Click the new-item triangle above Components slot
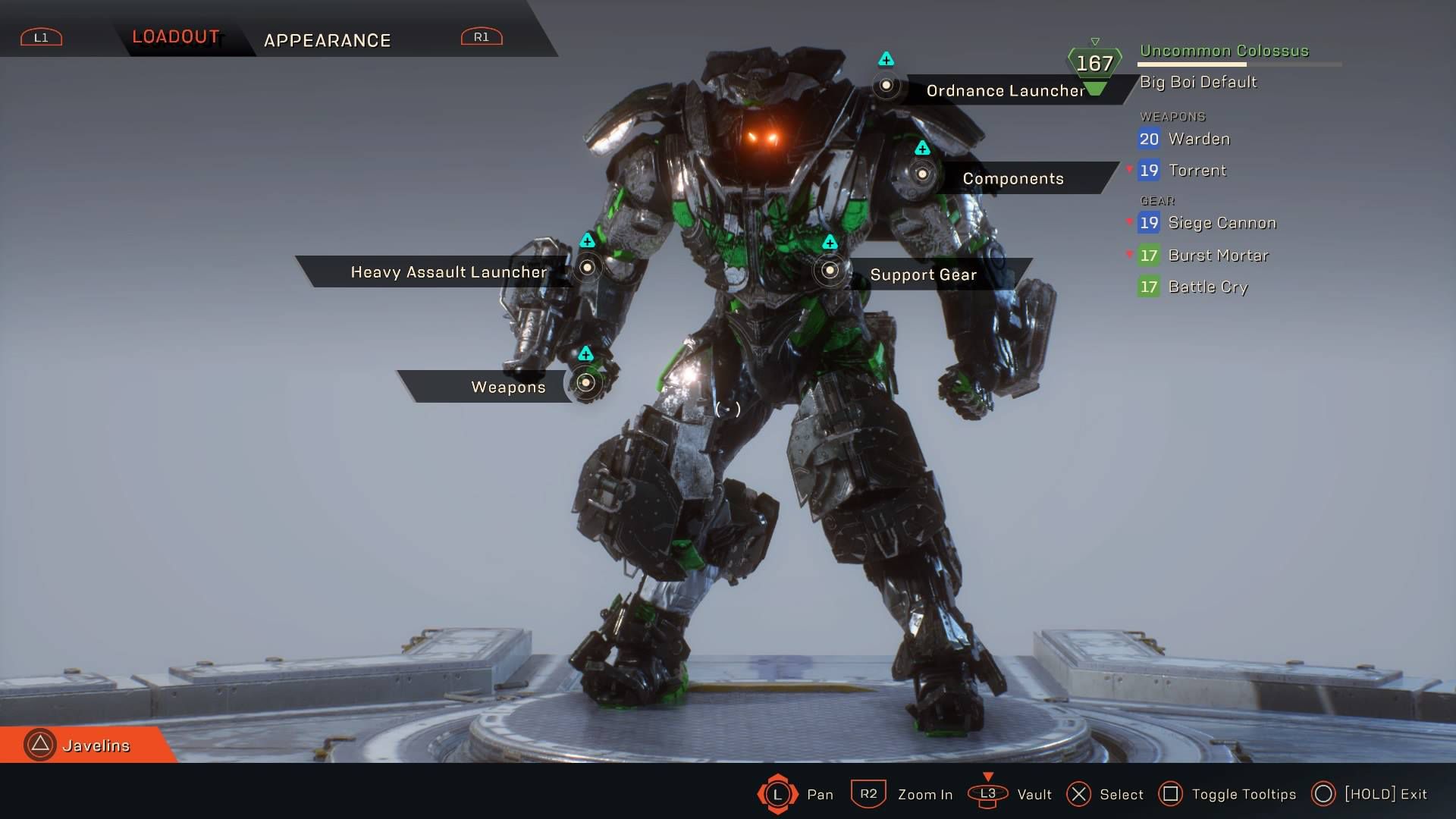This screenshot has height=819, width=1456. 922,149
